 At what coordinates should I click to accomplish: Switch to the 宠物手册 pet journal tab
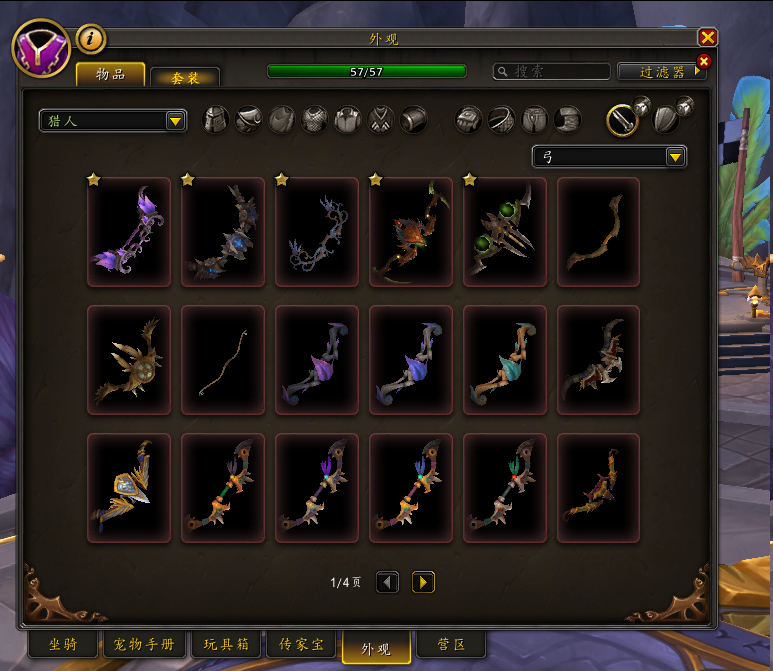tap(145, 645)
